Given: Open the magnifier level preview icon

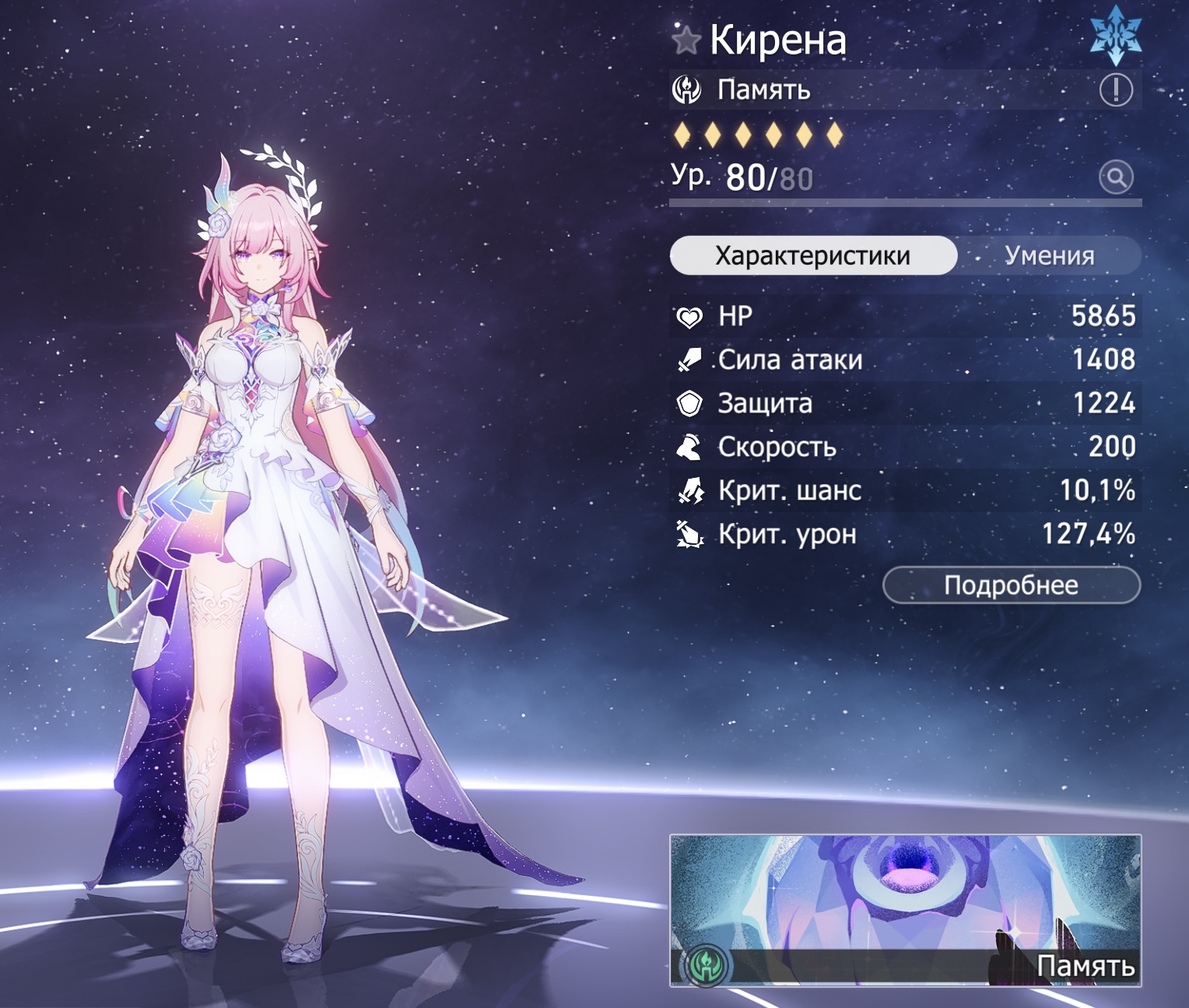Looking at the screenshot, I should (x=1116, y=177).
